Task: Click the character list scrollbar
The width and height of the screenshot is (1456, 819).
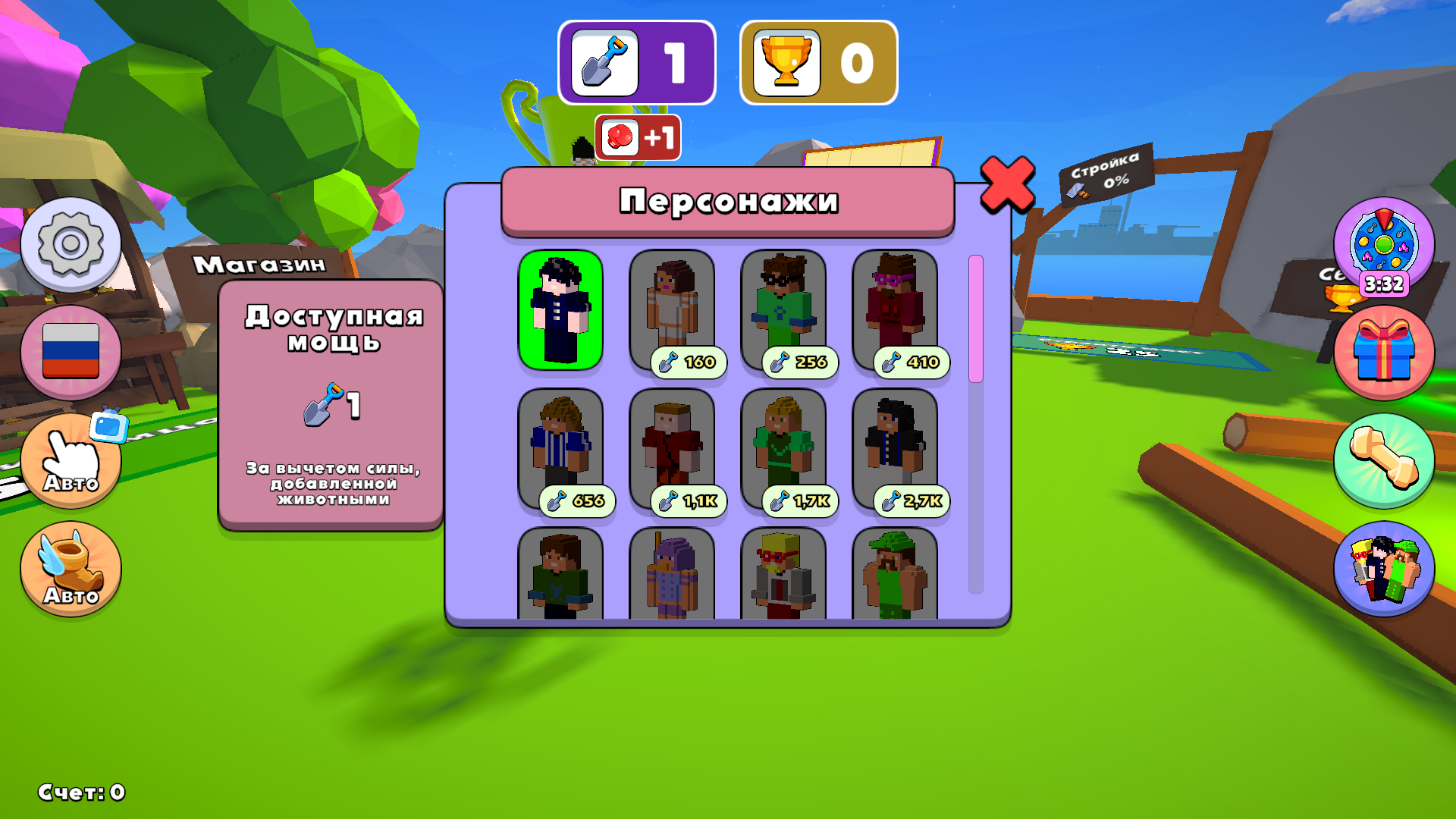Action: point(976,425)
